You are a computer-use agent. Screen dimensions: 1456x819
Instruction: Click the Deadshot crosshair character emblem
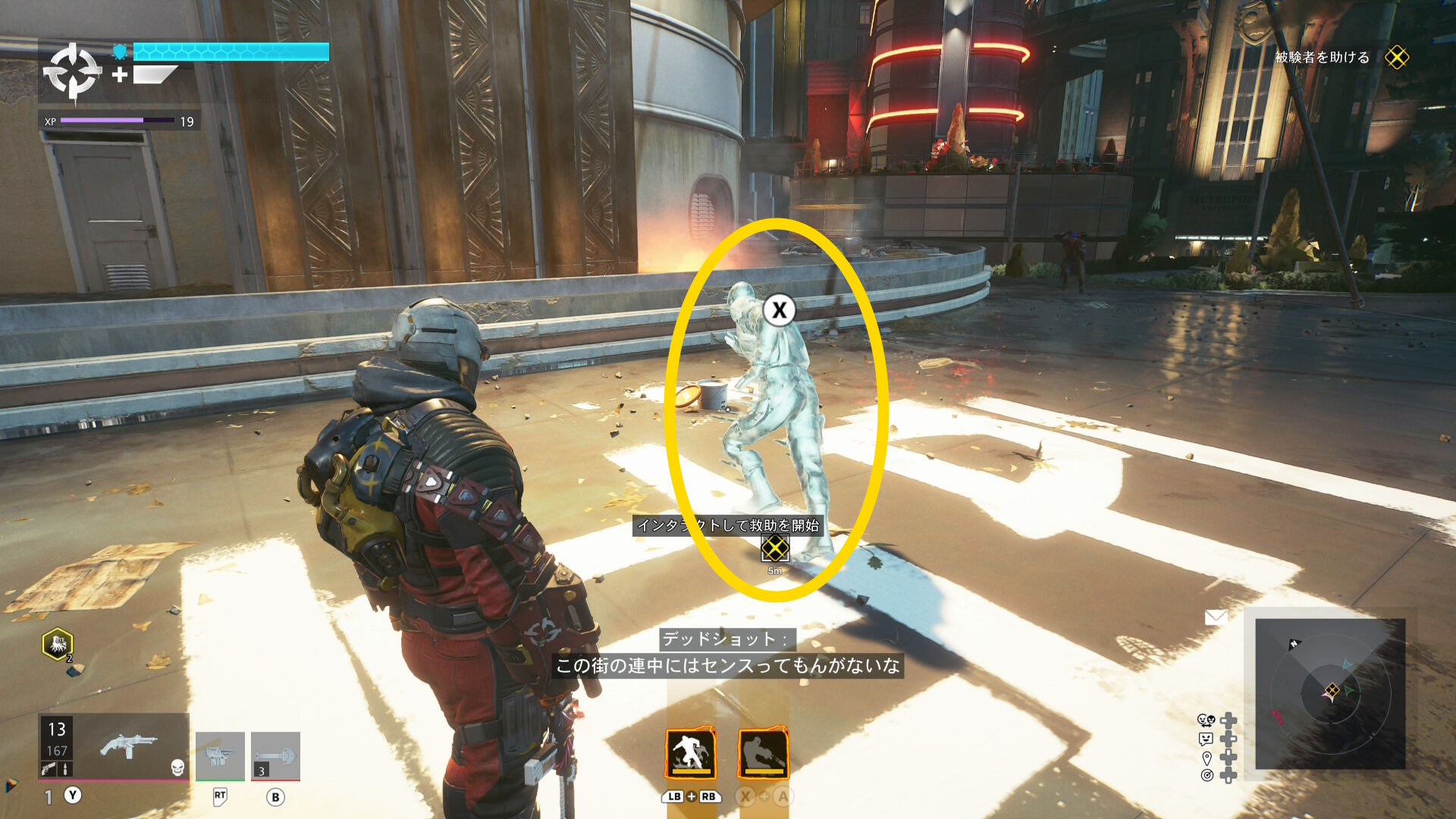[72, 72]
